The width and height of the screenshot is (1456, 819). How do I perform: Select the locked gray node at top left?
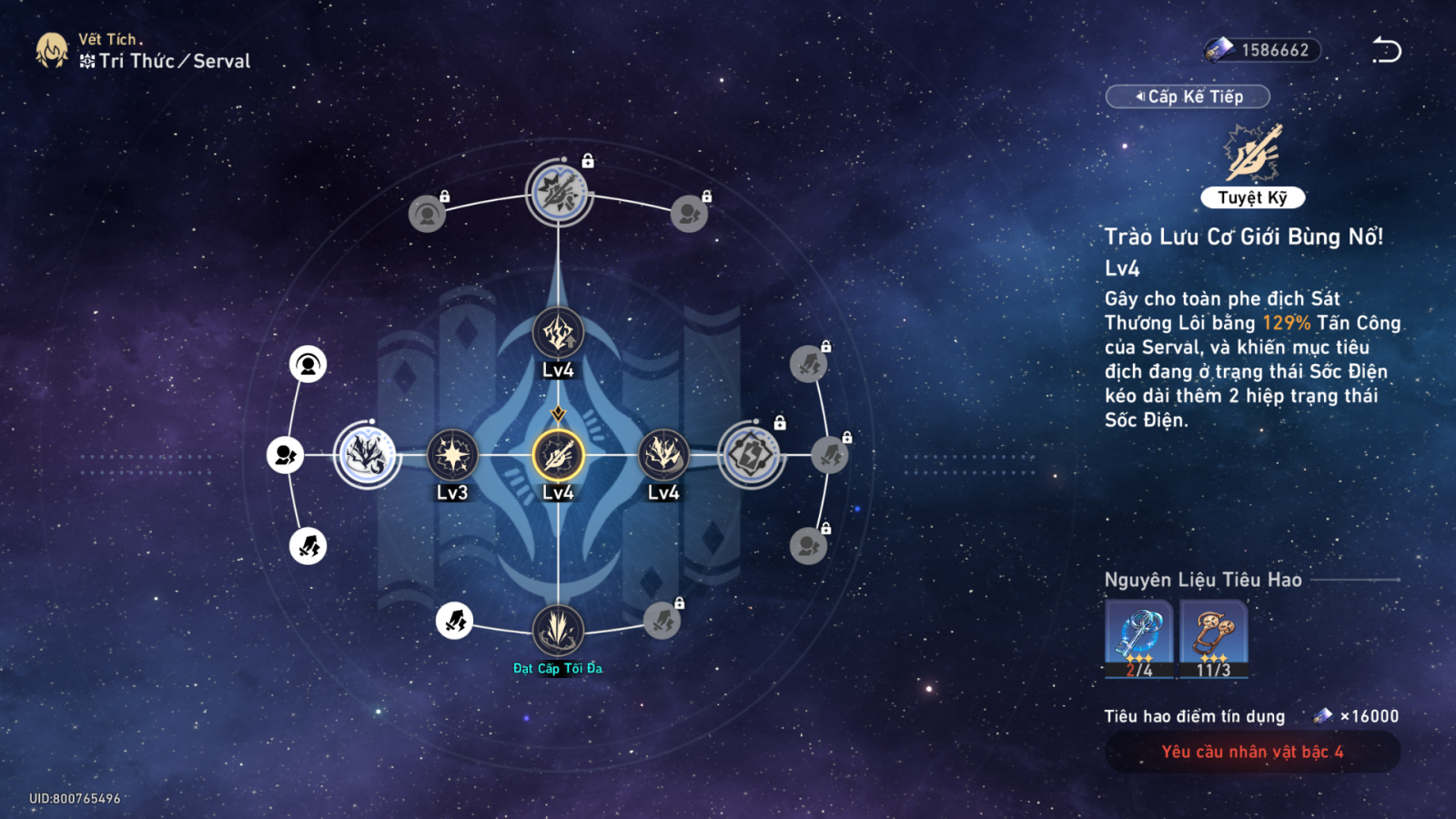point(427,214)
